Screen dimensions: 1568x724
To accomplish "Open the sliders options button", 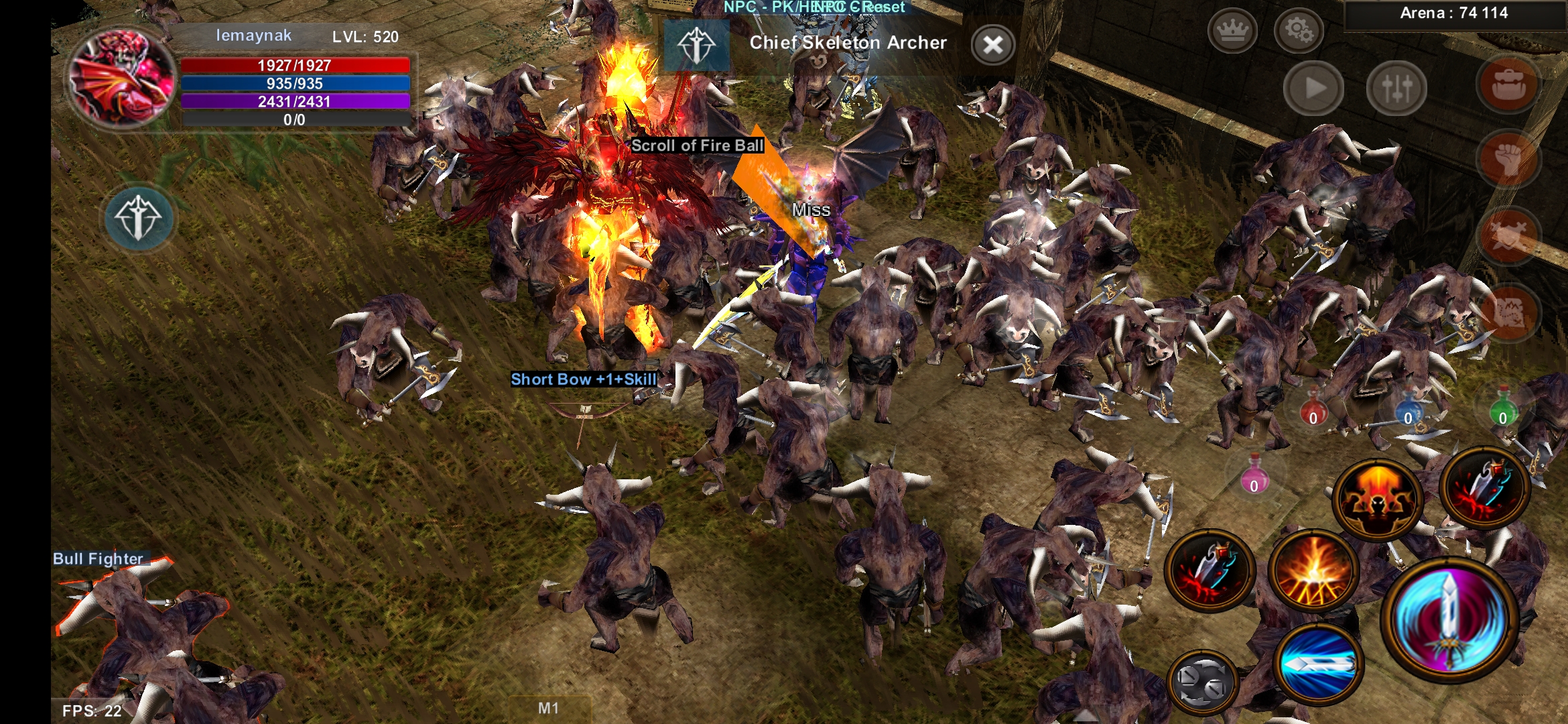I will tap(1396, 88).
